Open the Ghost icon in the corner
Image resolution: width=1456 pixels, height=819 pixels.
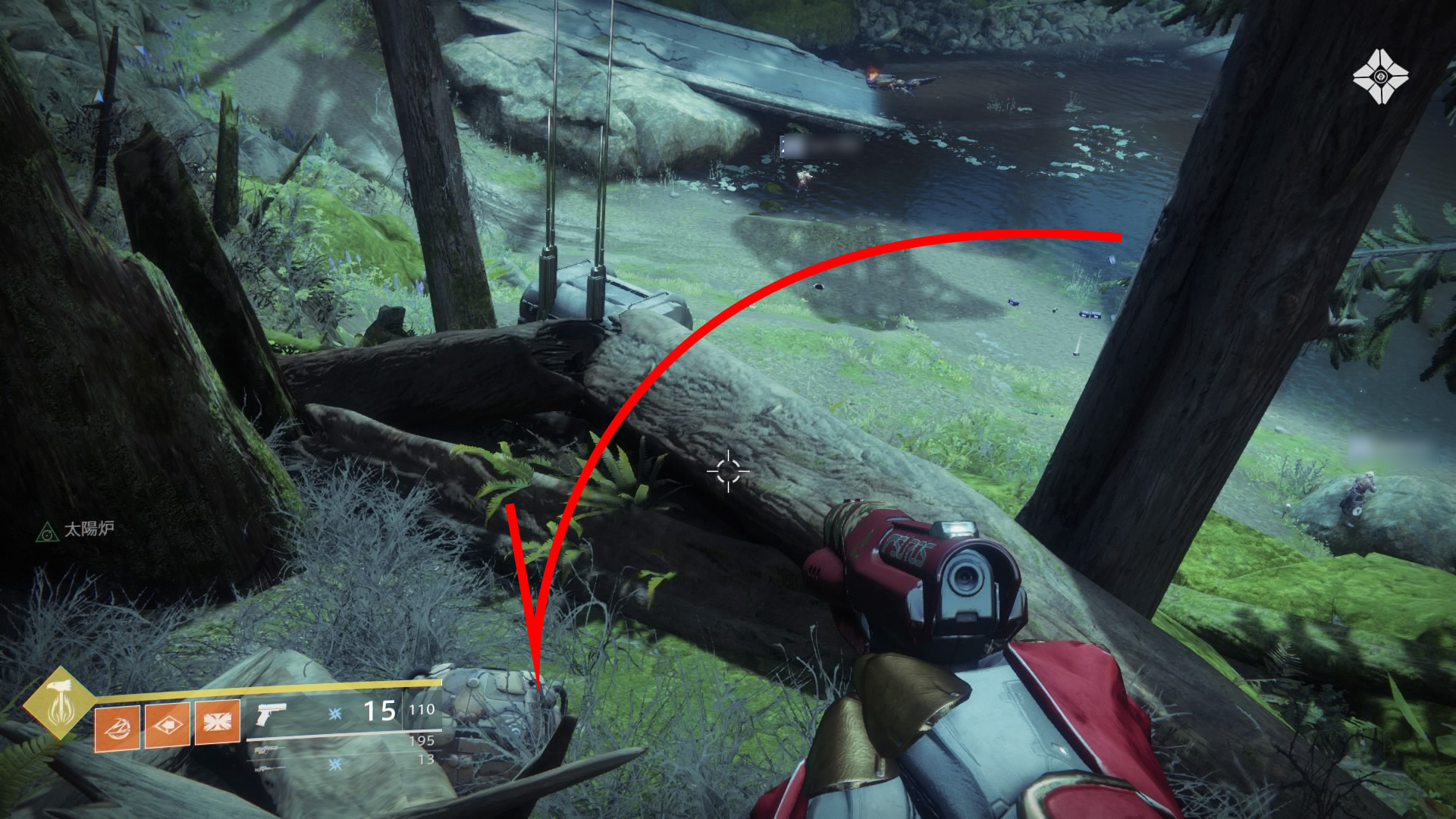coord(1380,77)
